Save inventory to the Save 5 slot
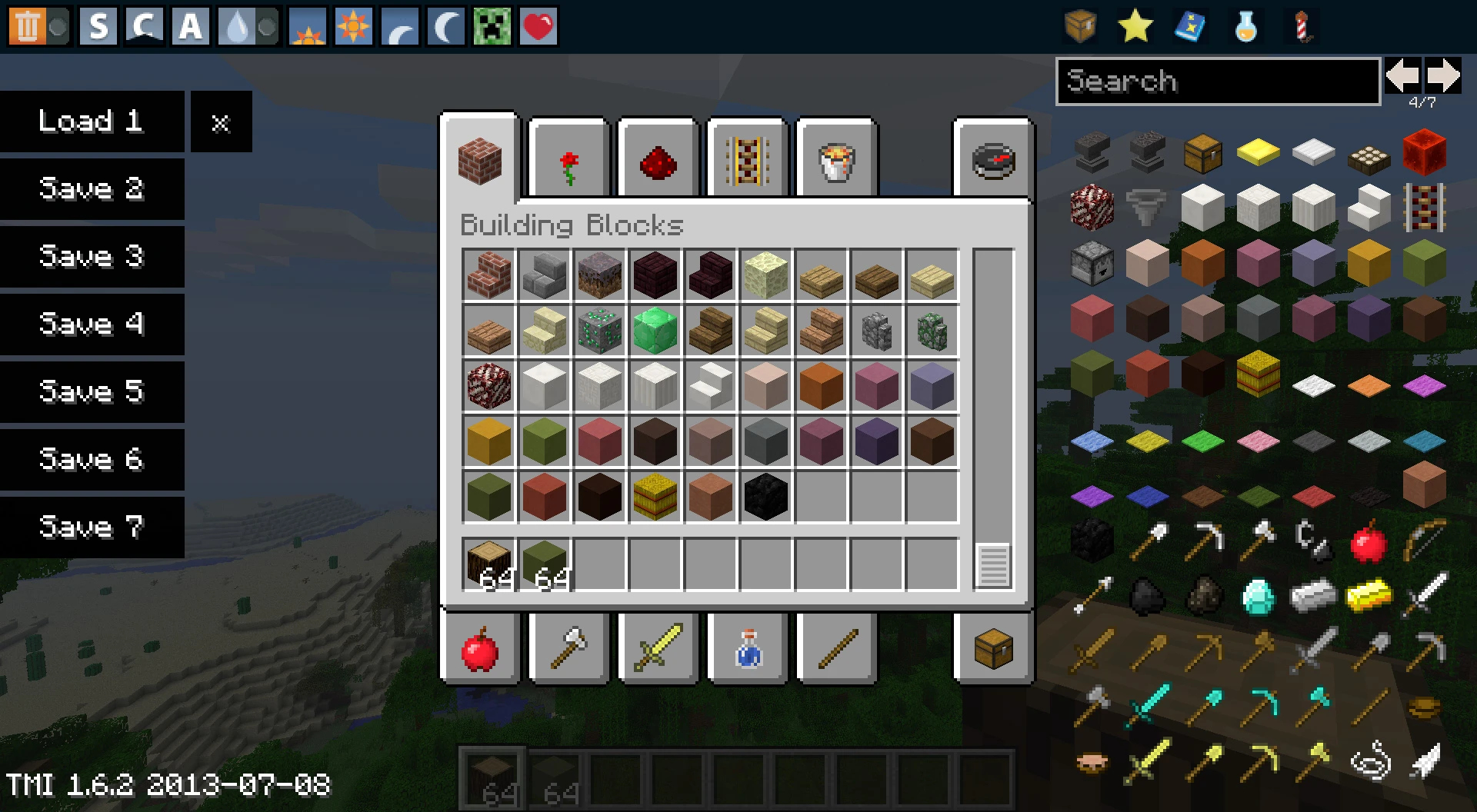 pos(92,392)
